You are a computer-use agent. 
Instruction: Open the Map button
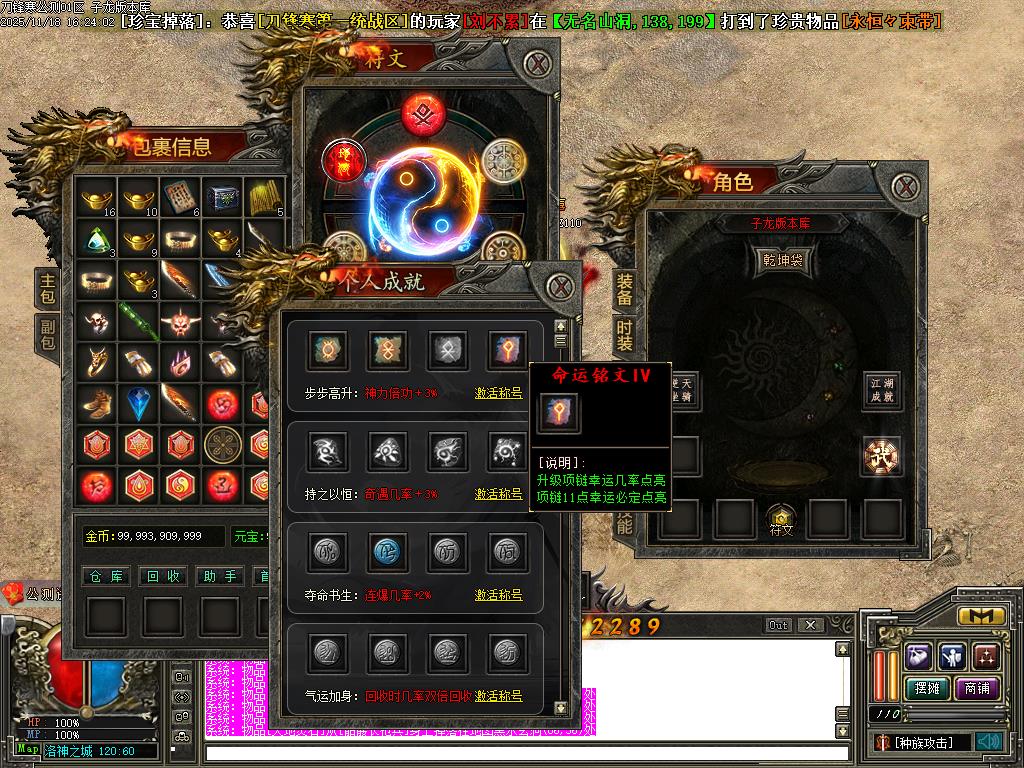28,749
